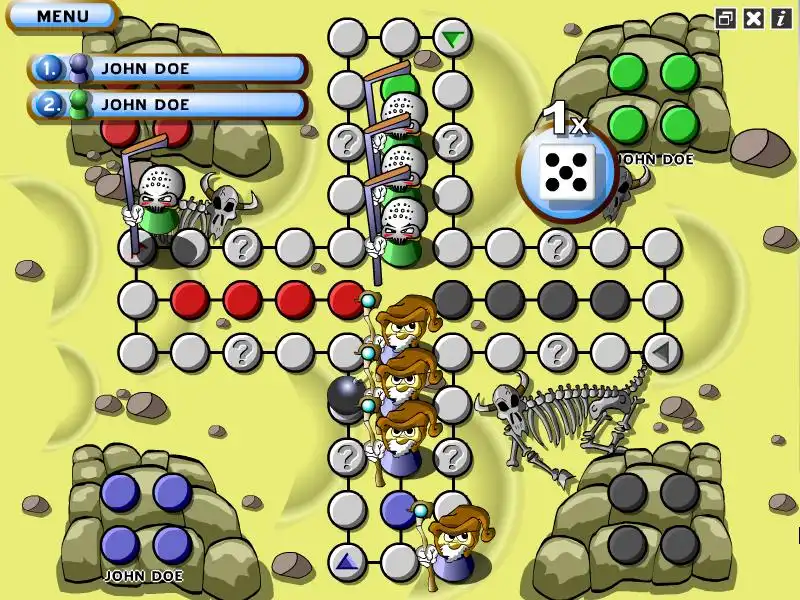The height and width of the screenshot is (600, 800).
Task: Choose the blue wizard nearest the blue arrow tile
Action: [454, 545]
